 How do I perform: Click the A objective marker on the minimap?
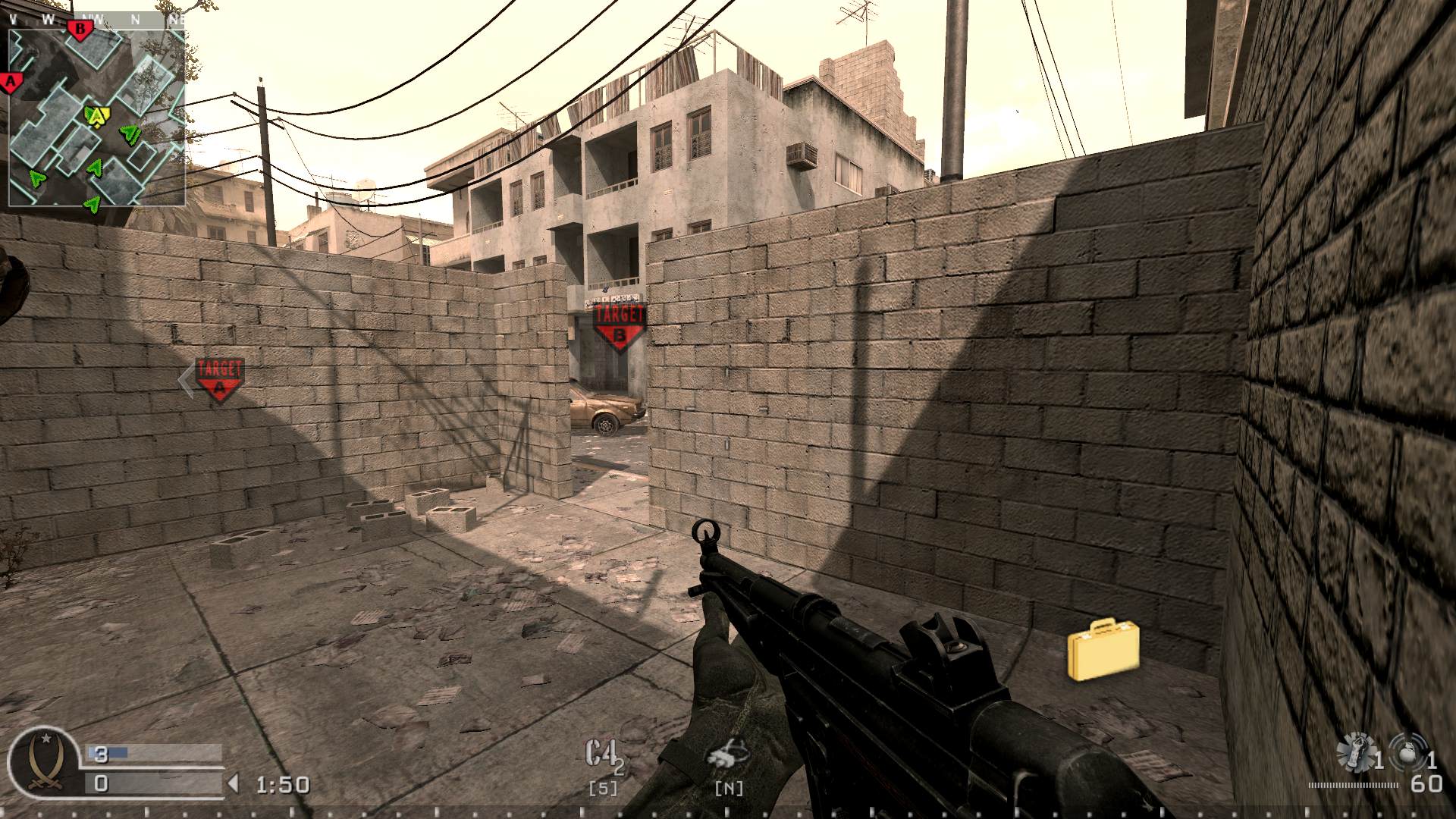10,81
